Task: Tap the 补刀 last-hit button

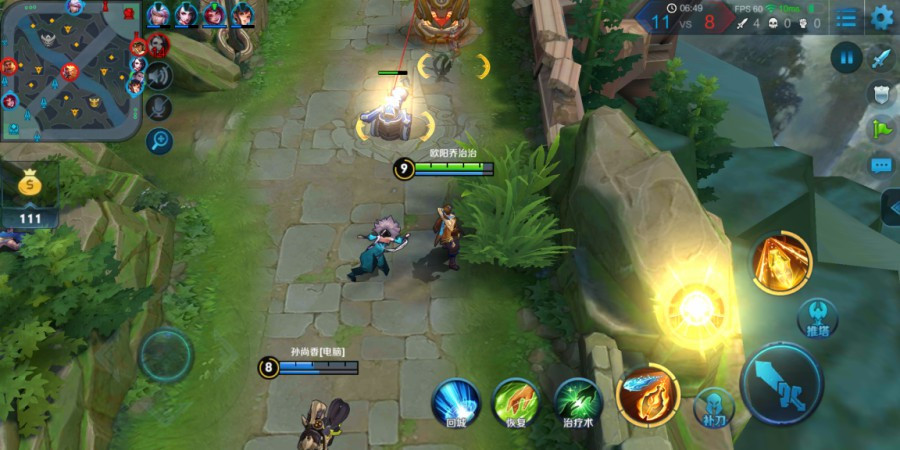Action: [714, 405]
